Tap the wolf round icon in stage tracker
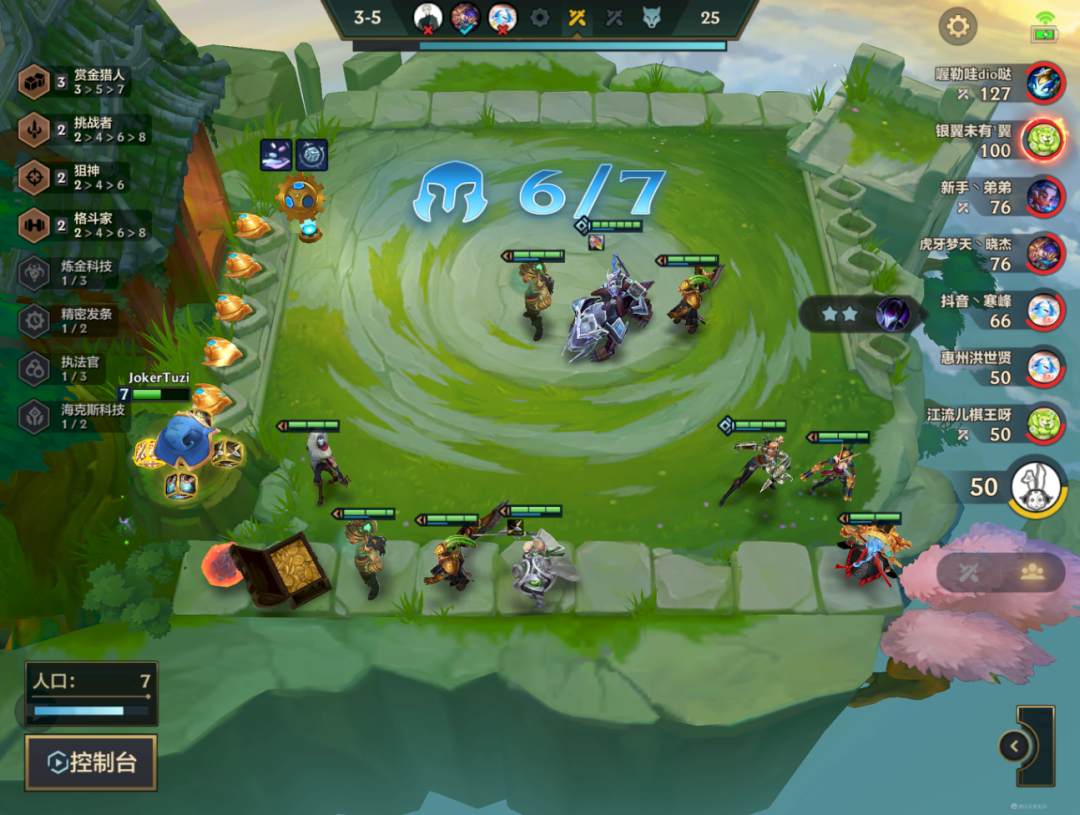The image size is (1080, 815). (652, 17)
